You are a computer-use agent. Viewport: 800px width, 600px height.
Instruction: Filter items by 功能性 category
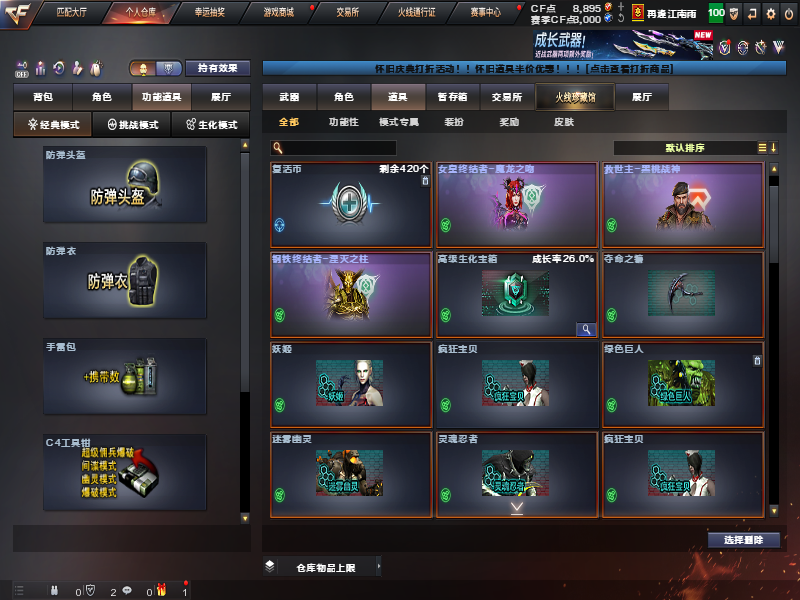click(x=343, y=122)
